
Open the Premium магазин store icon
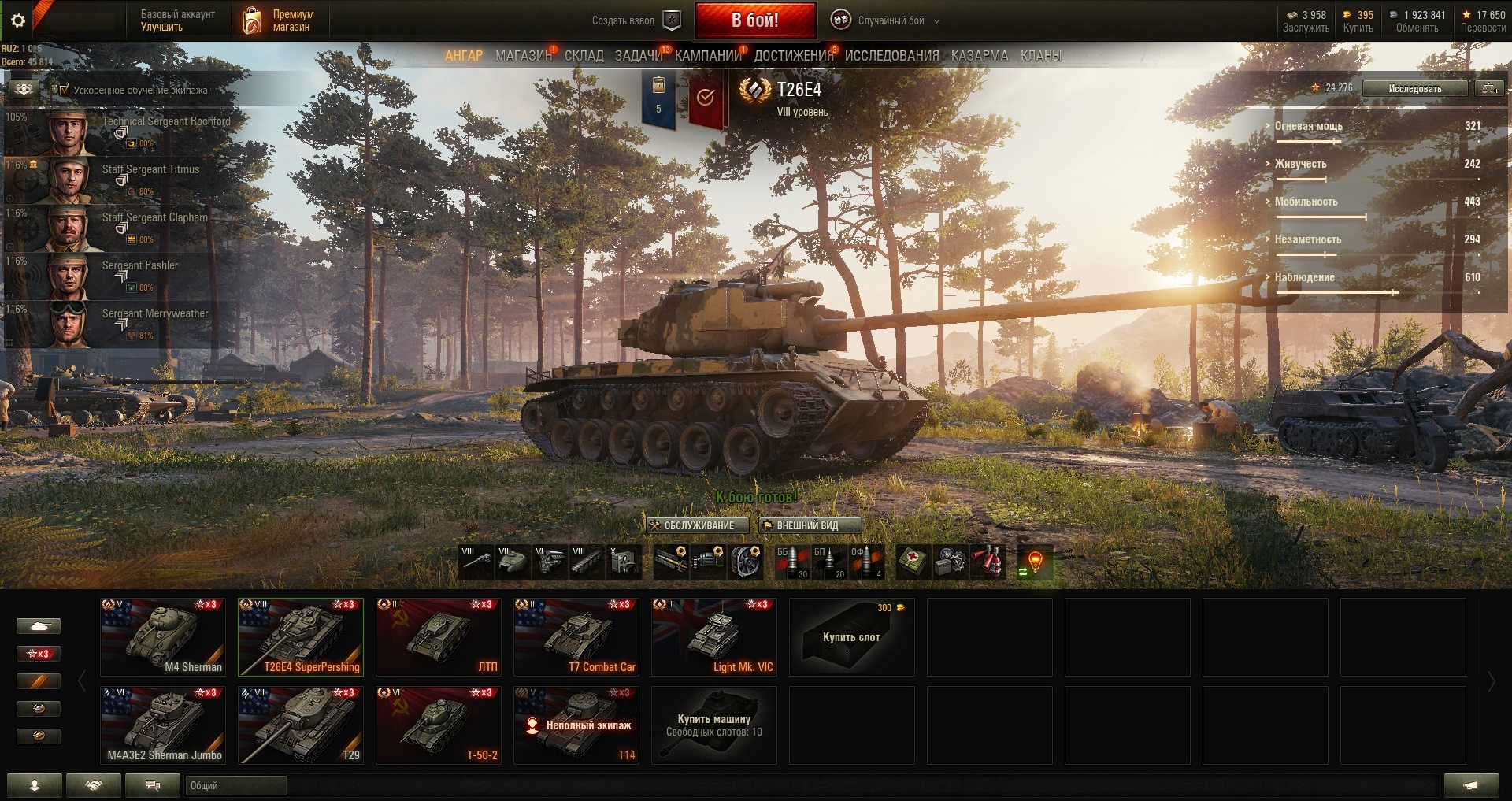click(253, 19)
